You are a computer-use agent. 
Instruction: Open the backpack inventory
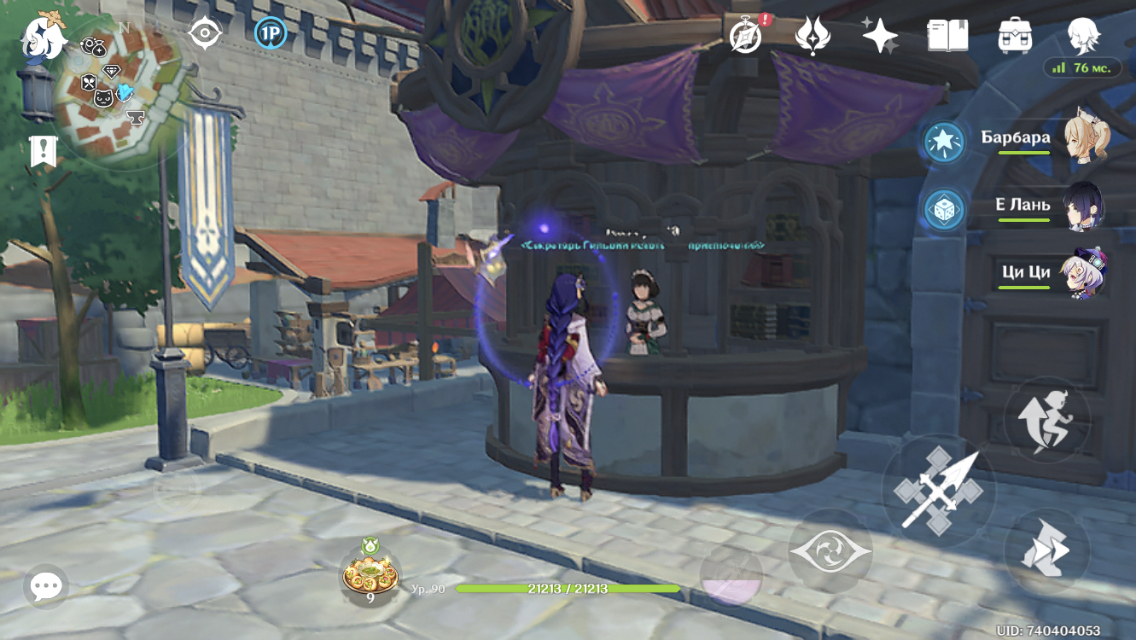point(1015,36)
